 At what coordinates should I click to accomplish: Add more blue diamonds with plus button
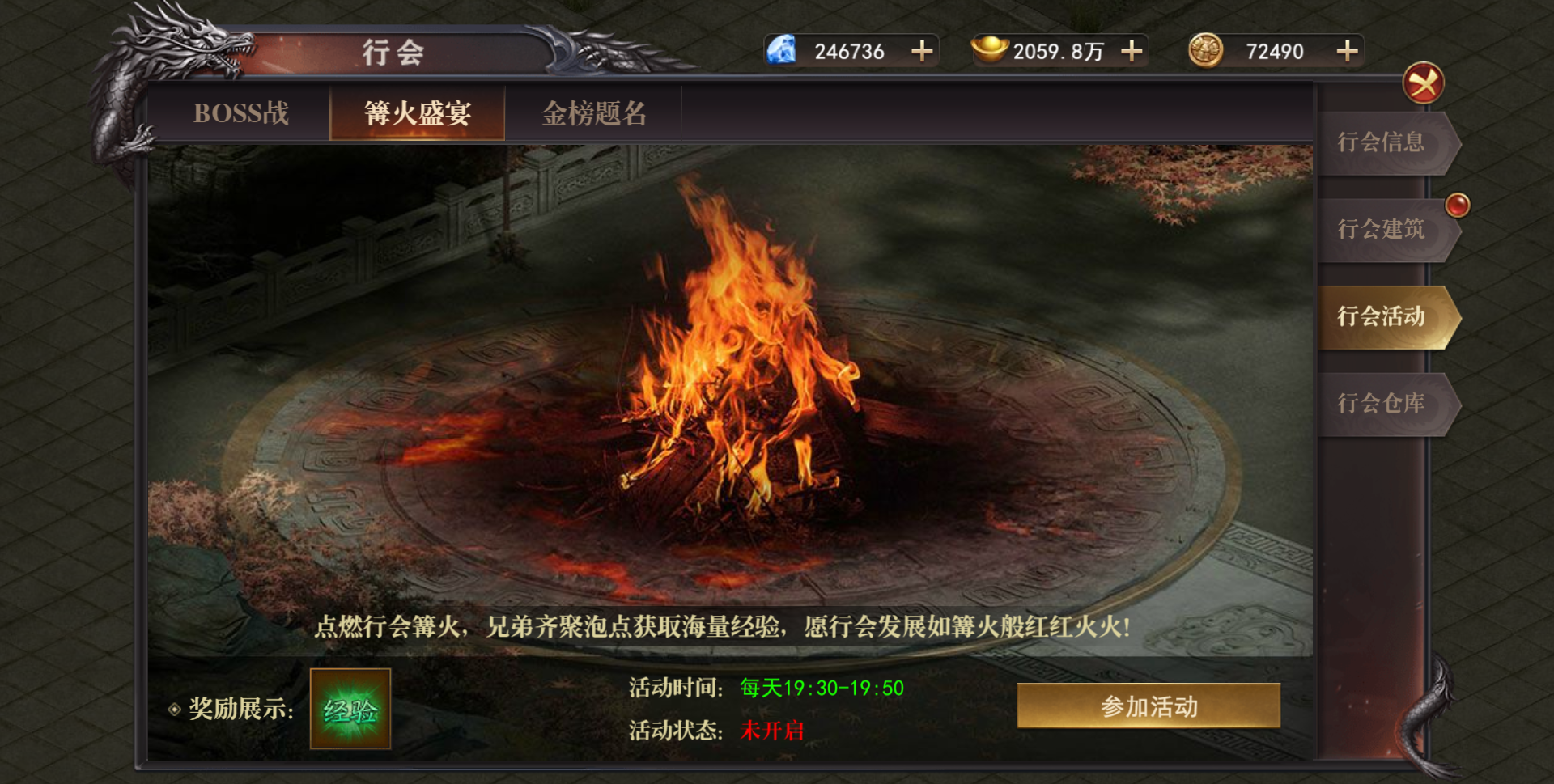coord(922,52)
